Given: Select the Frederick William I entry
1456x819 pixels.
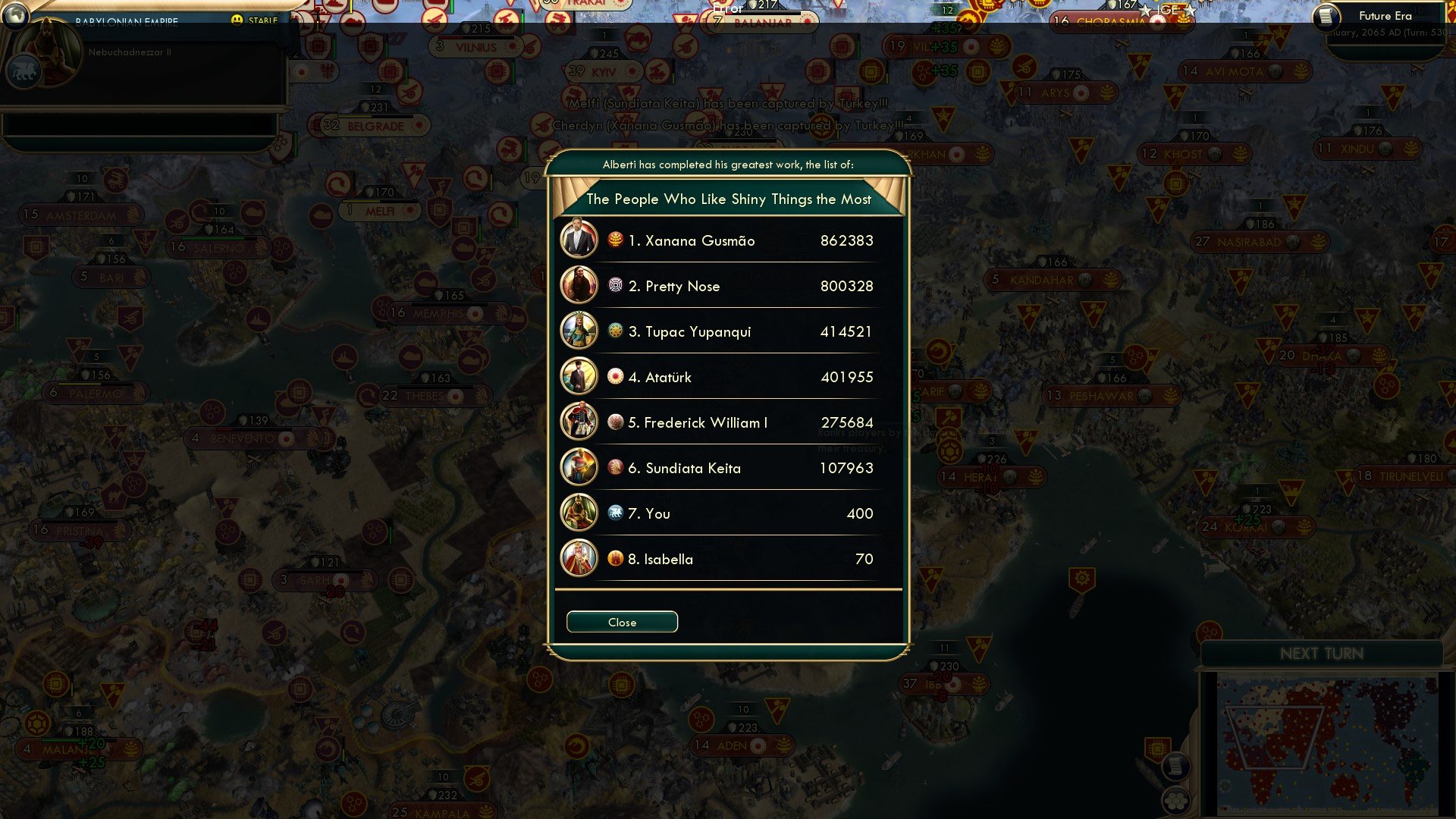Looking at the screenshot, I should click(728, 422).
